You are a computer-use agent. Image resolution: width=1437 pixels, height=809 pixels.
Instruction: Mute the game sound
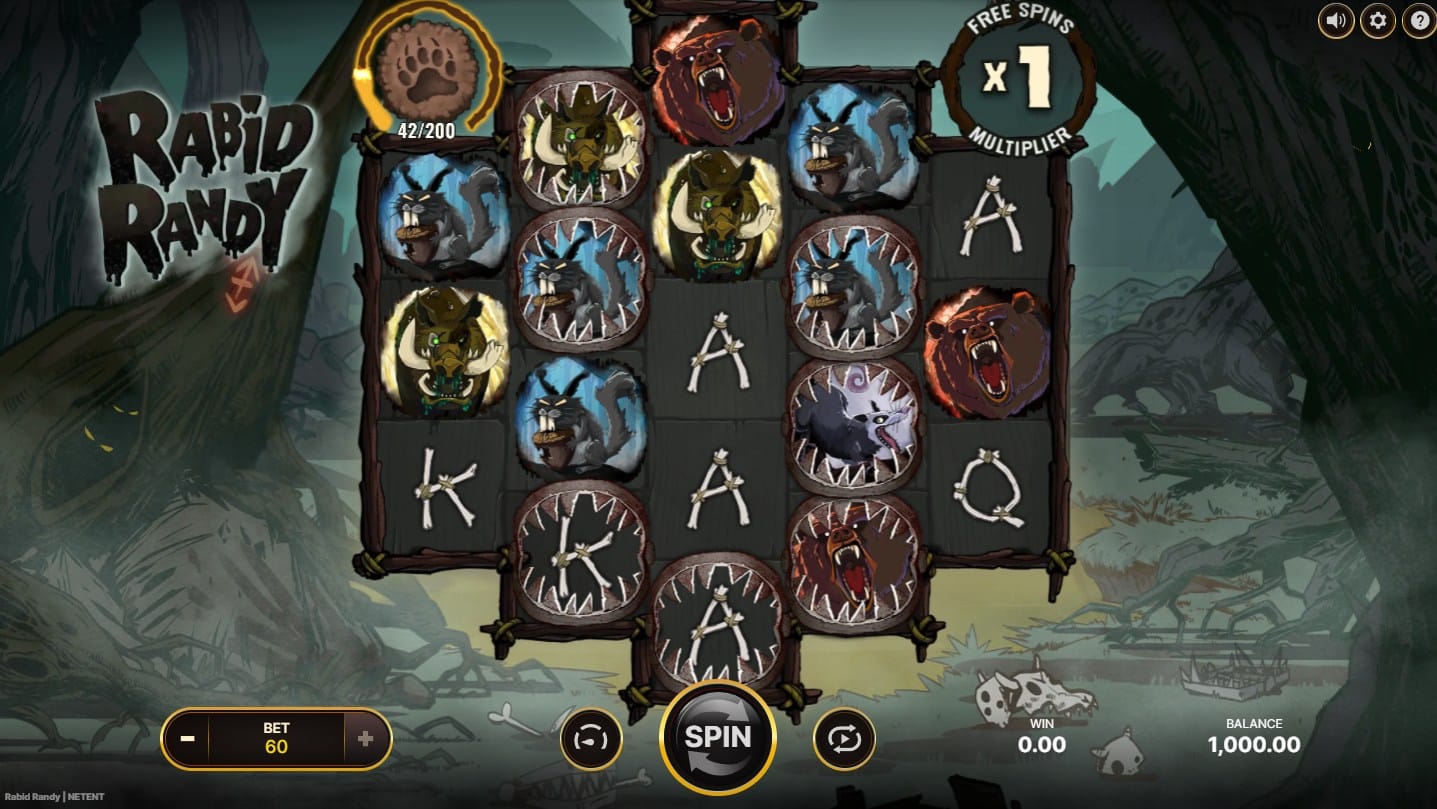(1336, 20)
